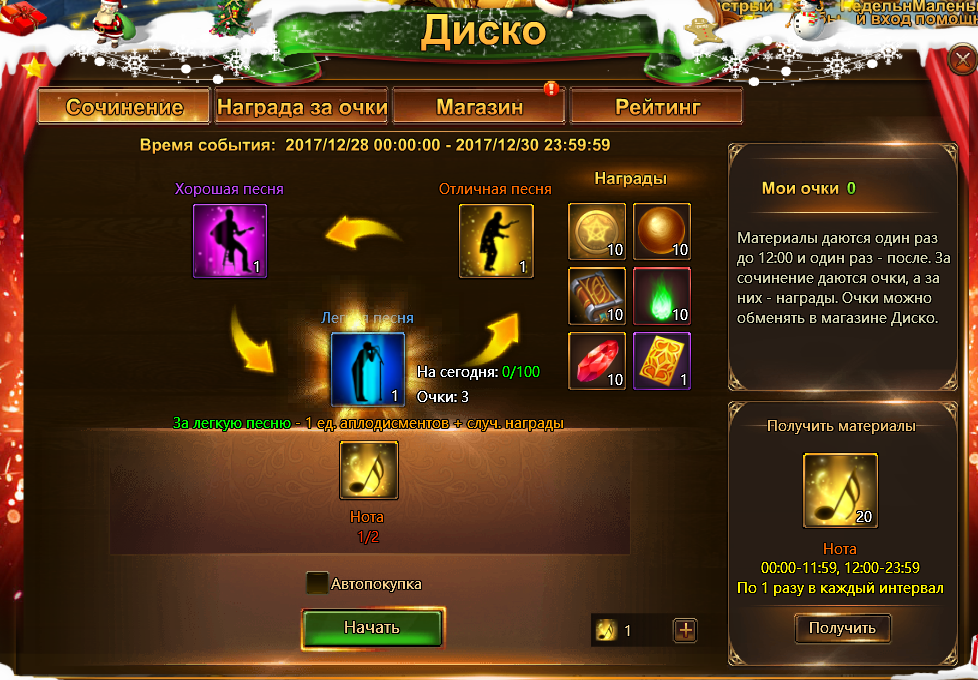Check the red gem reward

[598, 360]
